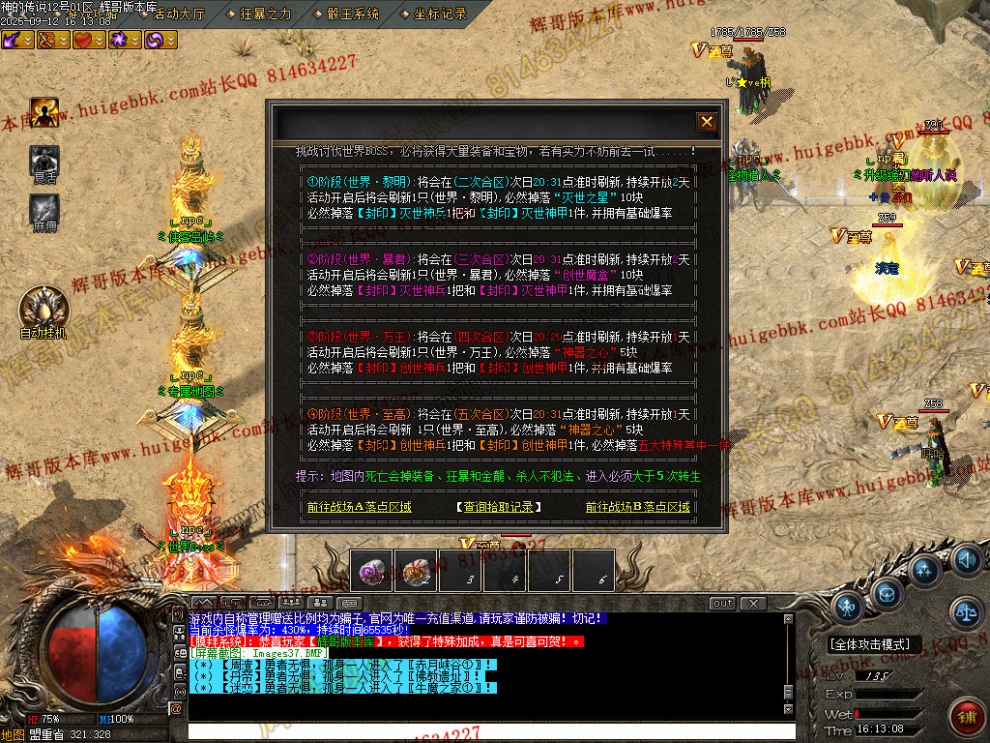
Task: Open the 坐标记录 coordinate record menu
Action: [x=439, y=14]
